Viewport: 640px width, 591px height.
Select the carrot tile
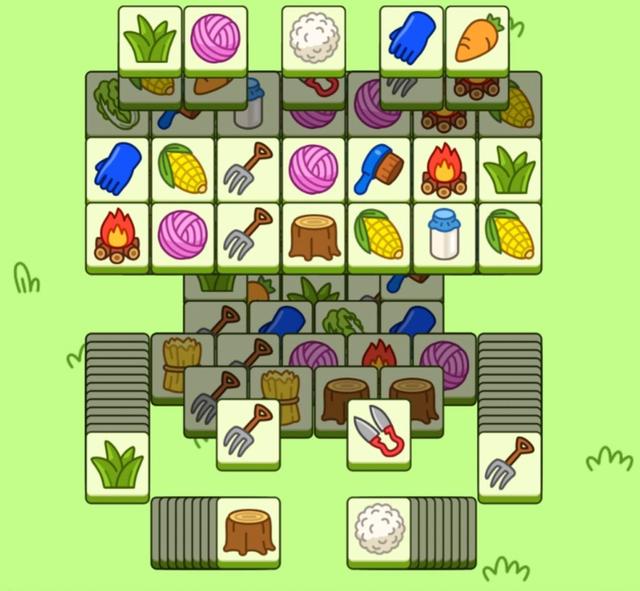click(x=477, y=39)
